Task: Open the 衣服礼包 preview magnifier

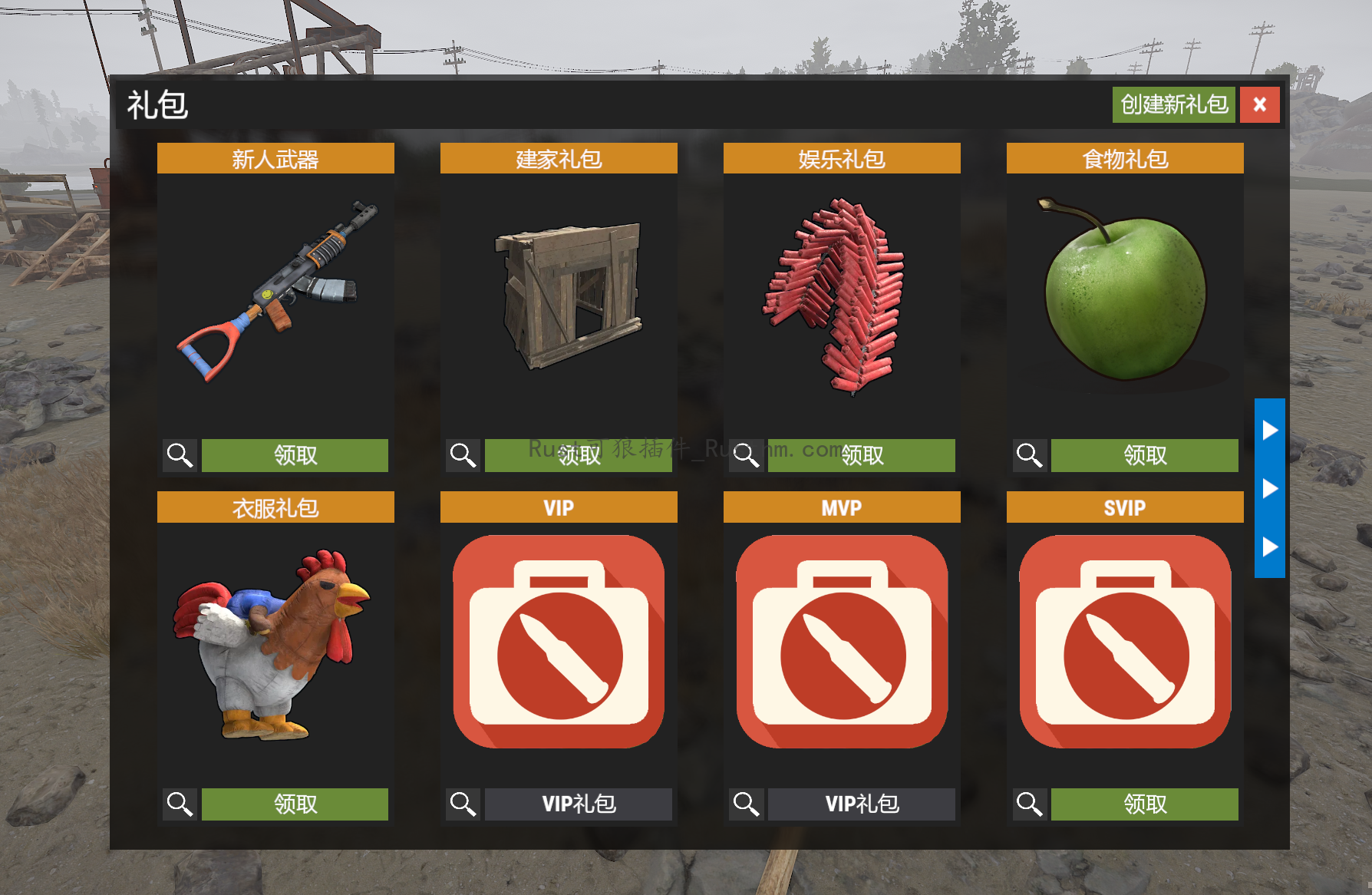Action: [x=179, y=804]
